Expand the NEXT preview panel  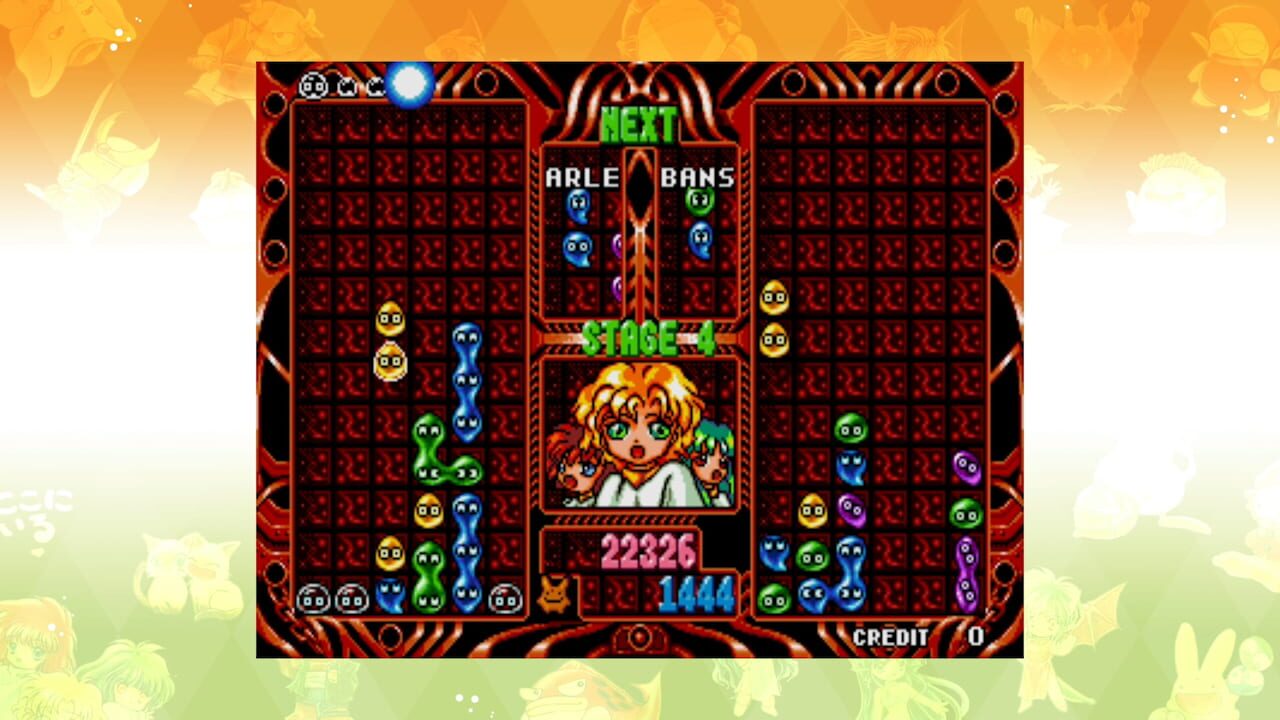(x=639, y=122)
